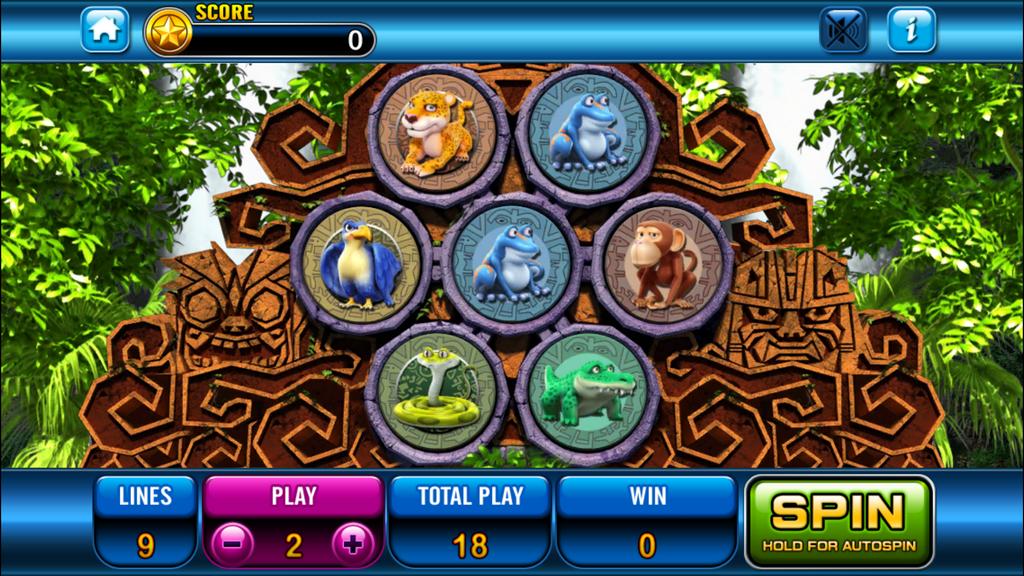This screenshot has height=576, width=1024.
Task: Go to the home screen
Action: pyautogui.click(x=105, y=30)
